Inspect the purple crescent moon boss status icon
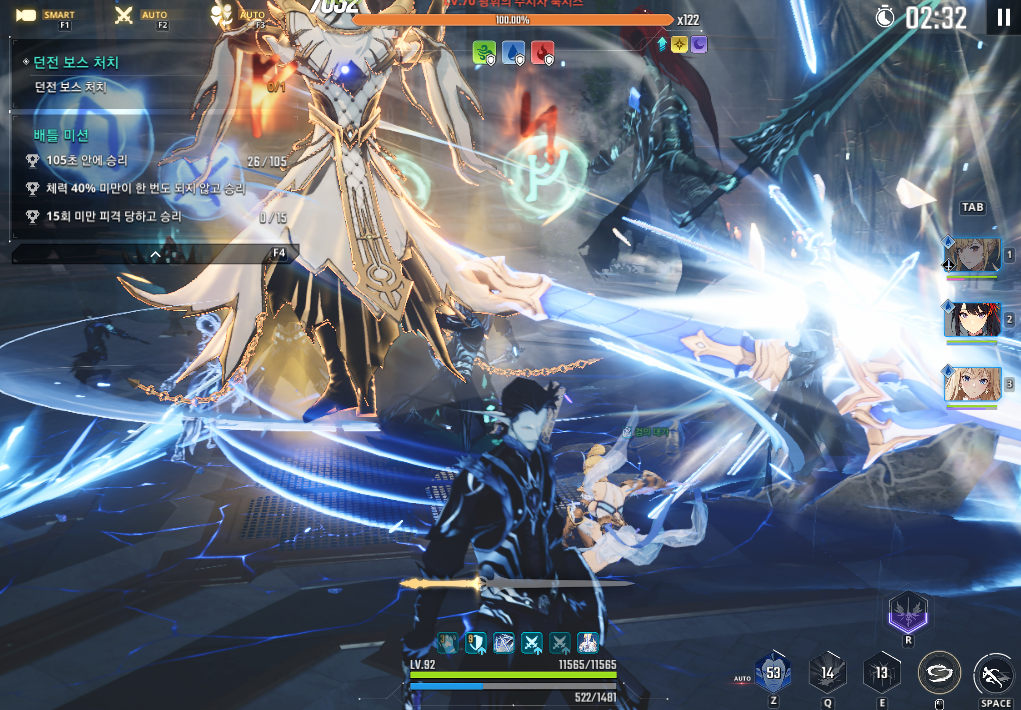Screen dimensions: 1021x710 [x=699, y=44]
